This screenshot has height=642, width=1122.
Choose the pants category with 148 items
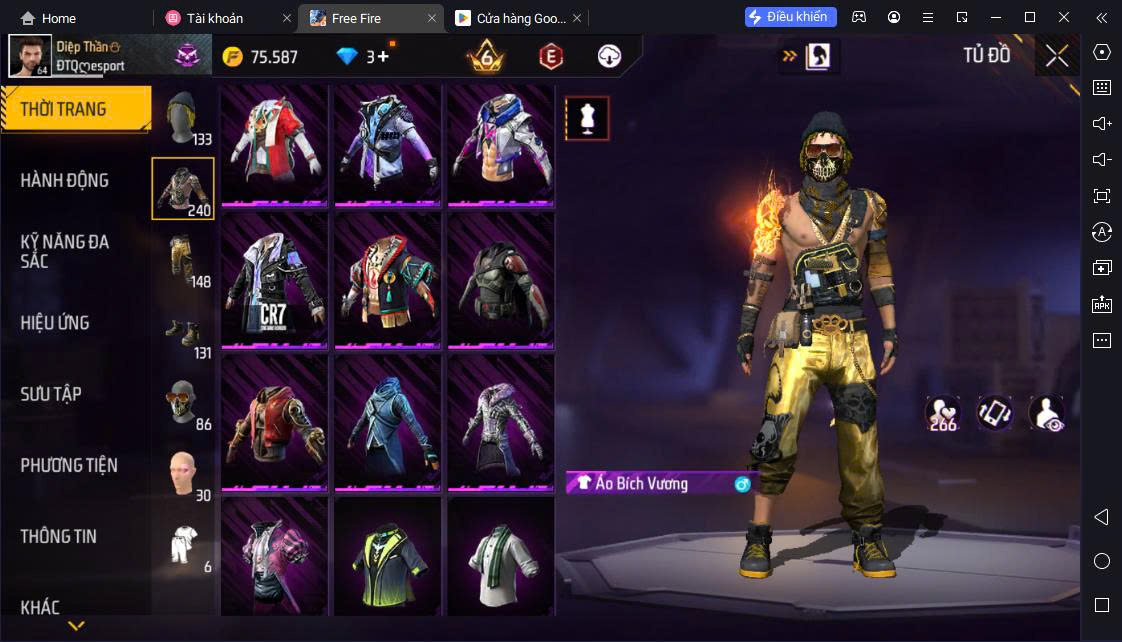pyautogui.click(x=183, y=260)
